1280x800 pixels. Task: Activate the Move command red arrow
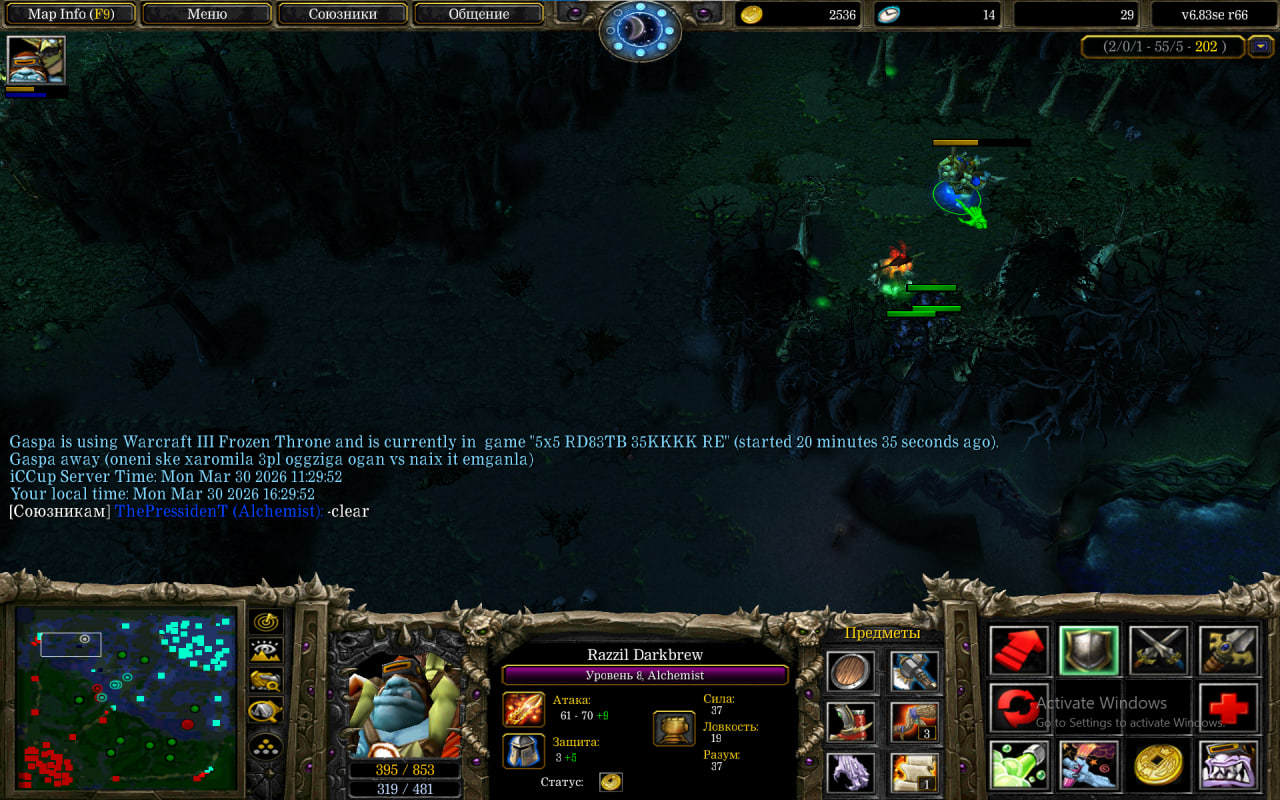[1019, 650]
